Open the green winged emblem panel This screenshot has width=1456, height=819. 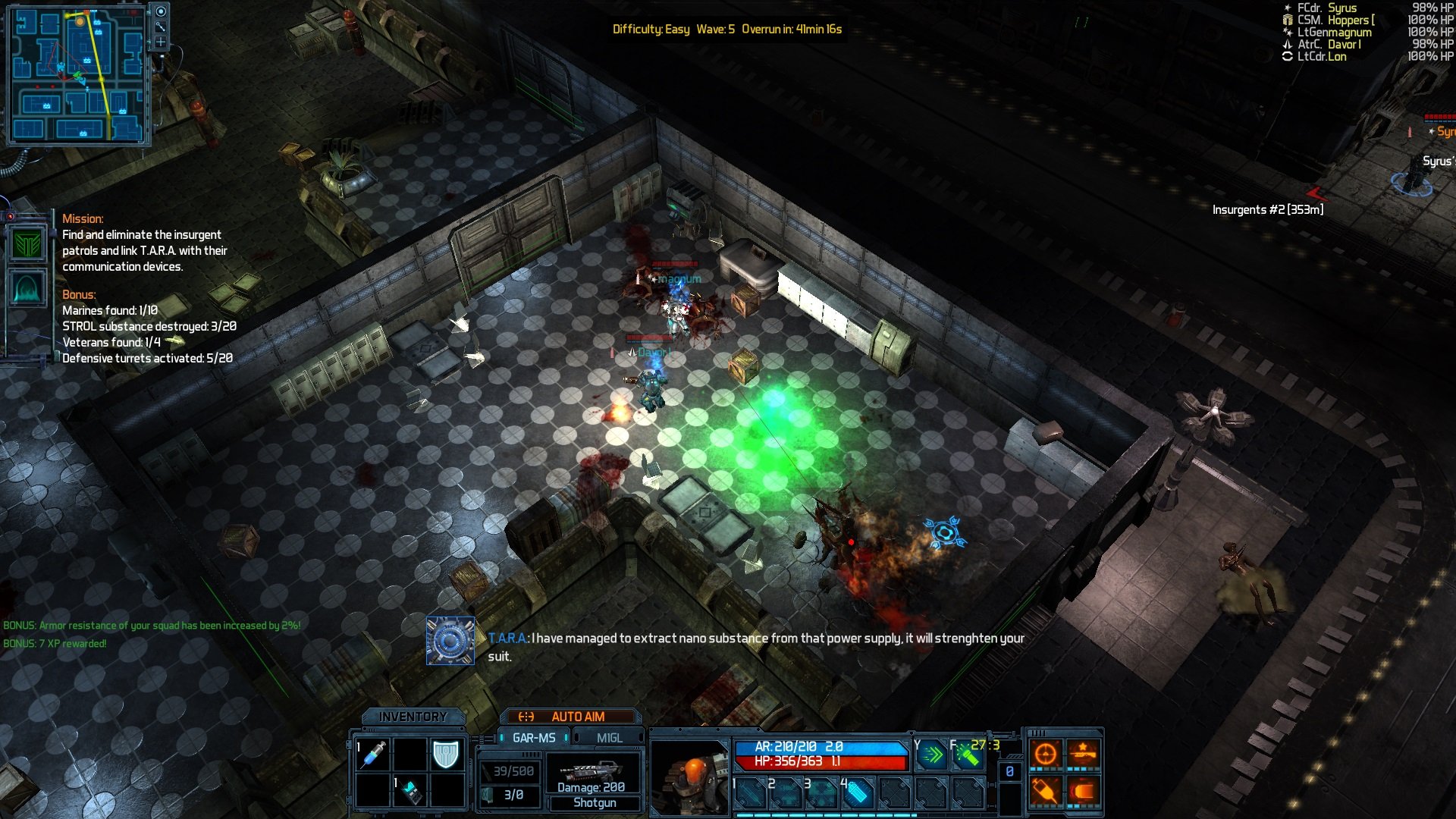coord(28,245)
